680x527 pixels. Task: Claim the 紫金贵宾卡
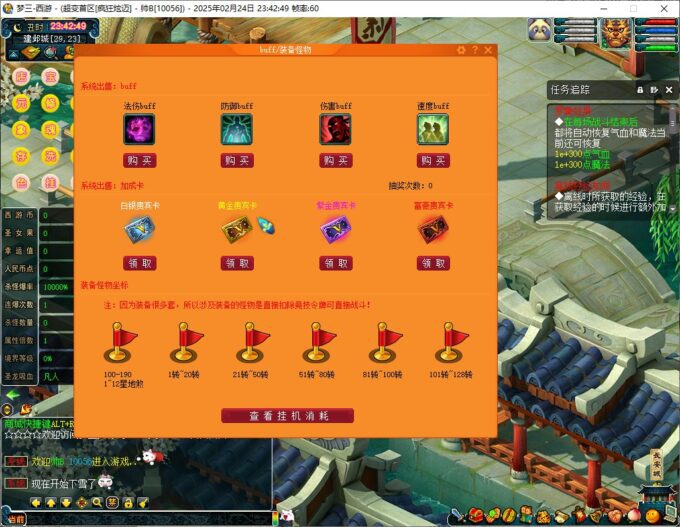click(x=335, y=263)
